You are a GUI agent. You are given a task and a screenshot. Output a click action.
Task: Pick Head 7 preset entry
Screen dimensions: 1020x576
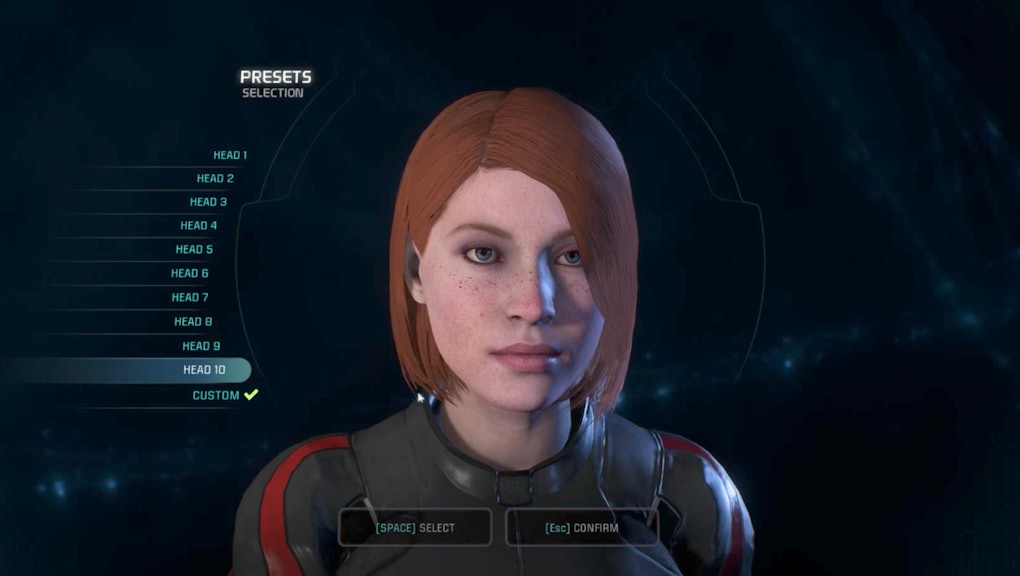(190, 297)
